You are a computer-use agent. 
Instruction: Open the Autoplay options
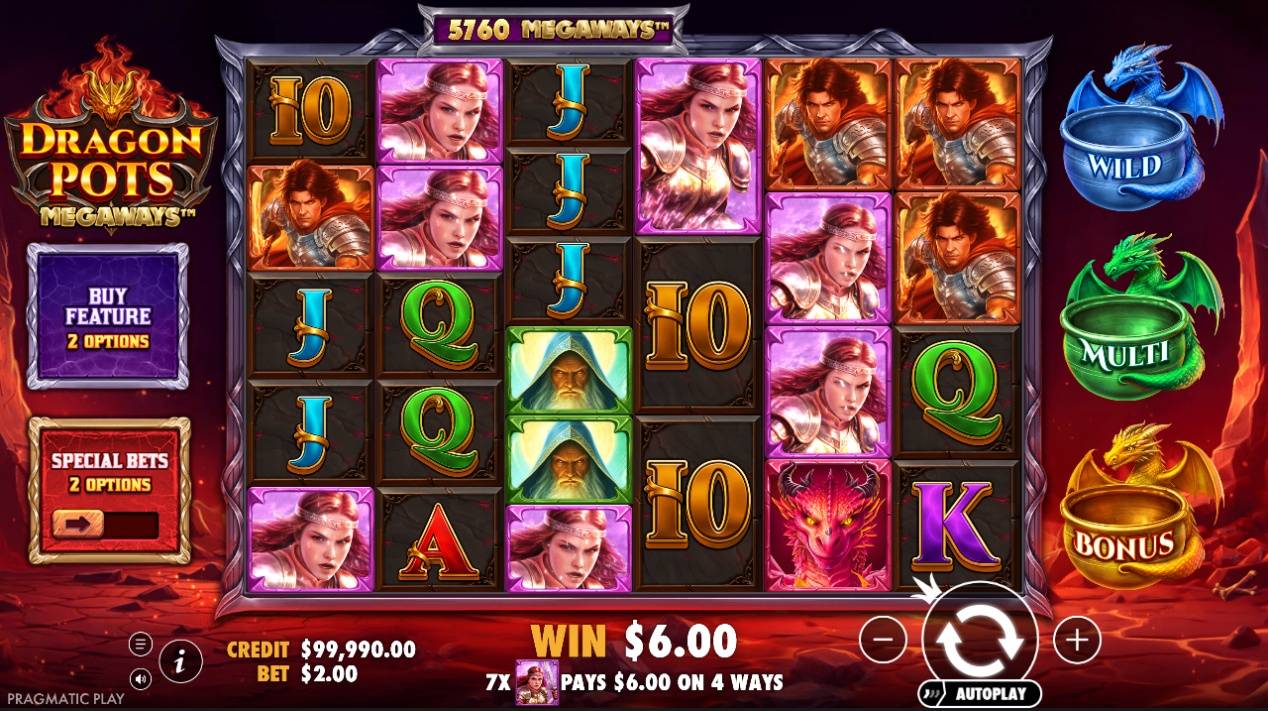(978, 693)
